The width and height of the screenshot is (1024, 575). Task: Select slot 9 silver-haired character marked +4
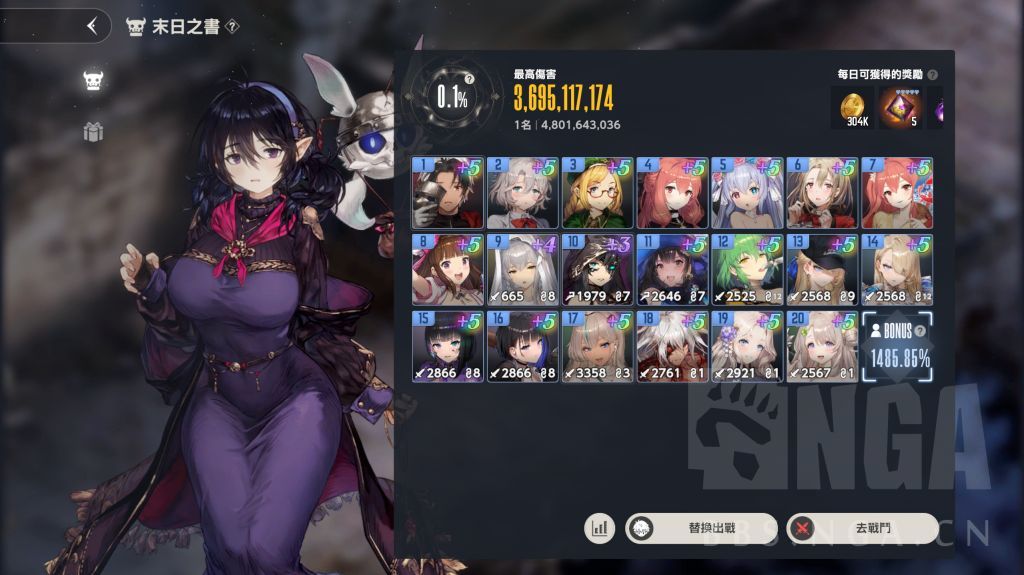pos(522,269)
